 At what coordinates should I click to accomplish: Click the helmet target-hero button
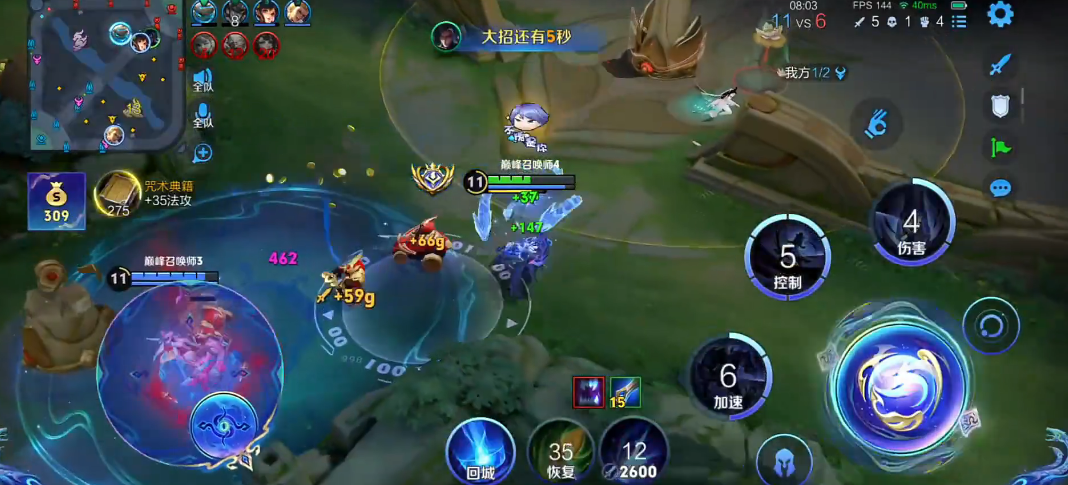pyautogui.click(x=784, y=462)
